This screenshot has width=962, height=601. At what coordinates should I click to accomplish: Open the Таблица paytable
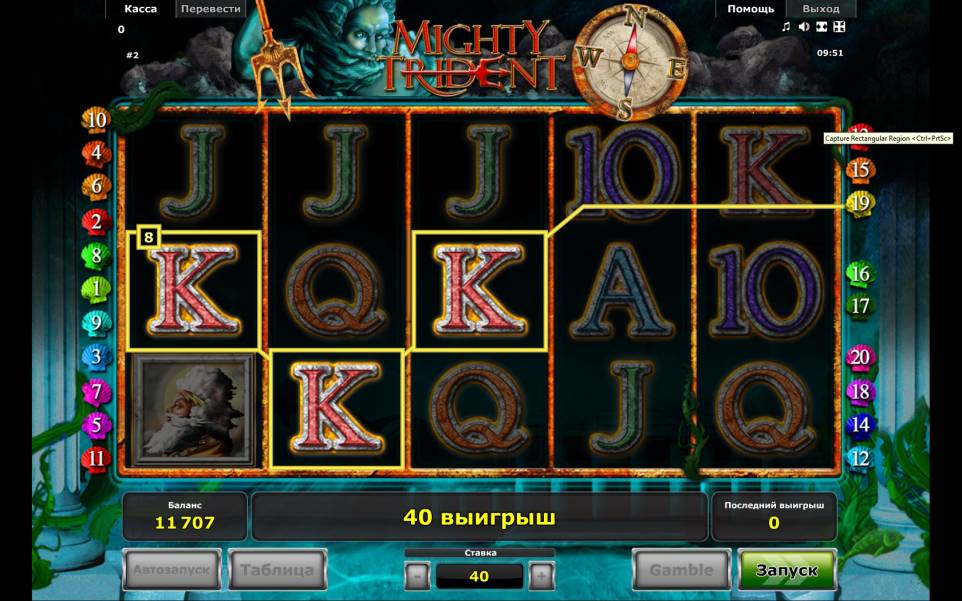point(277,570)
